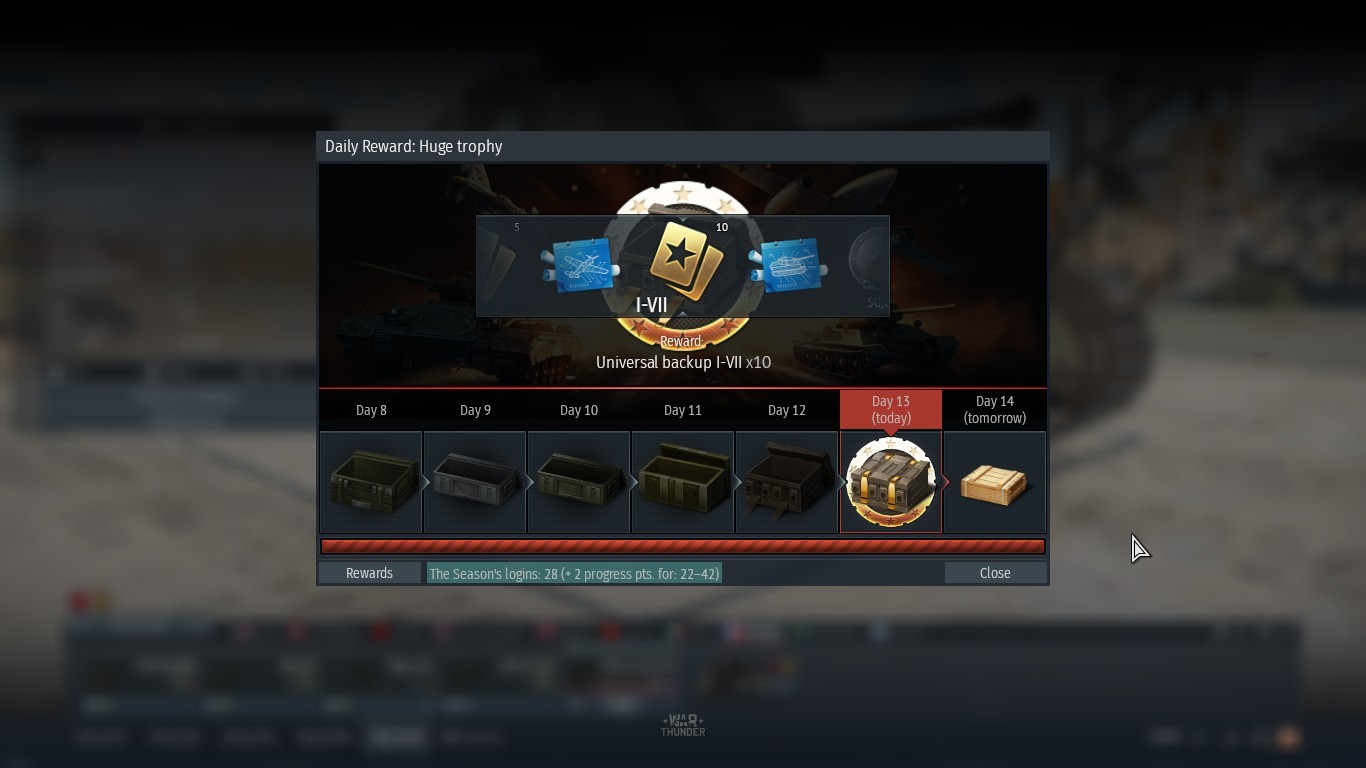Click the Day 9 reward crate

[x=475, y=483]
